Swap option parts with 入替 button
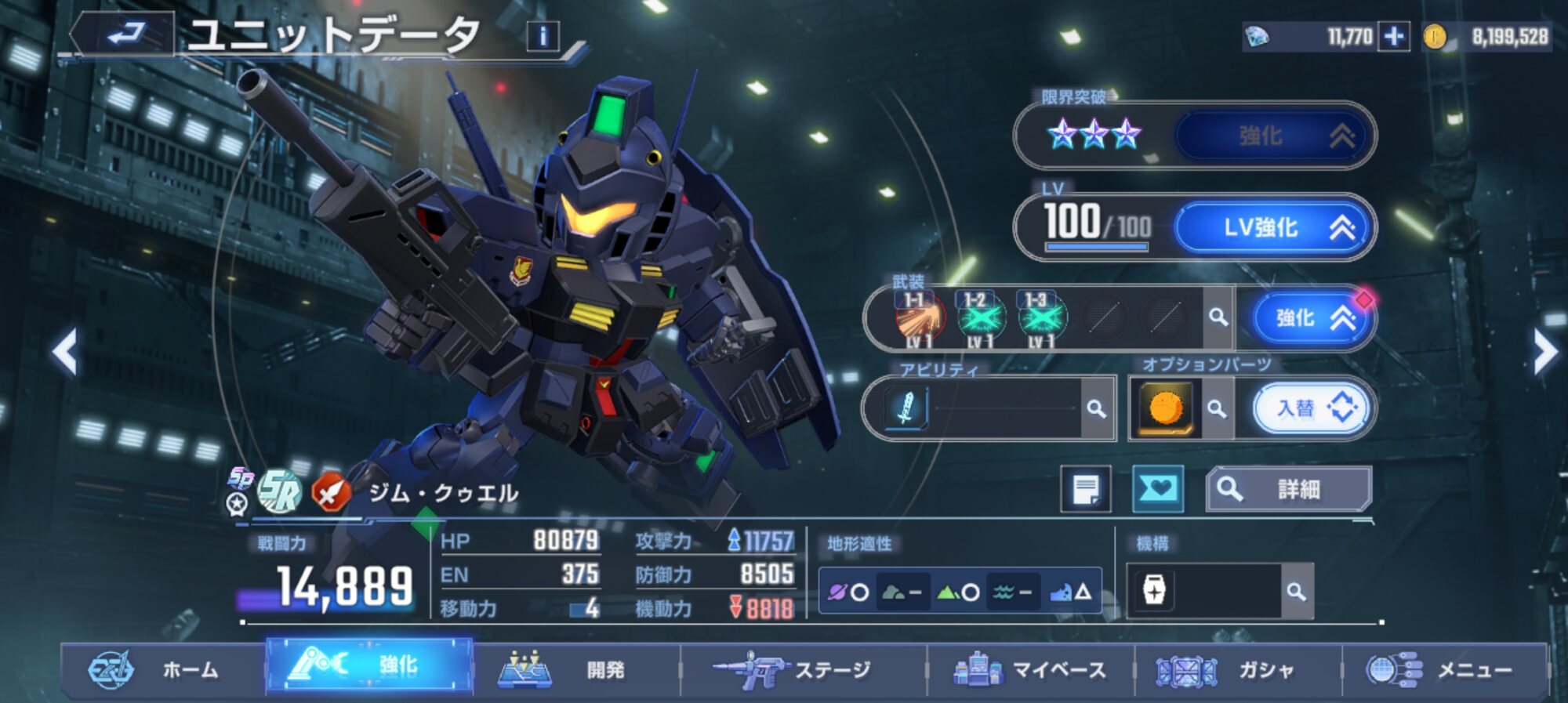 [x=1312, y=408]
